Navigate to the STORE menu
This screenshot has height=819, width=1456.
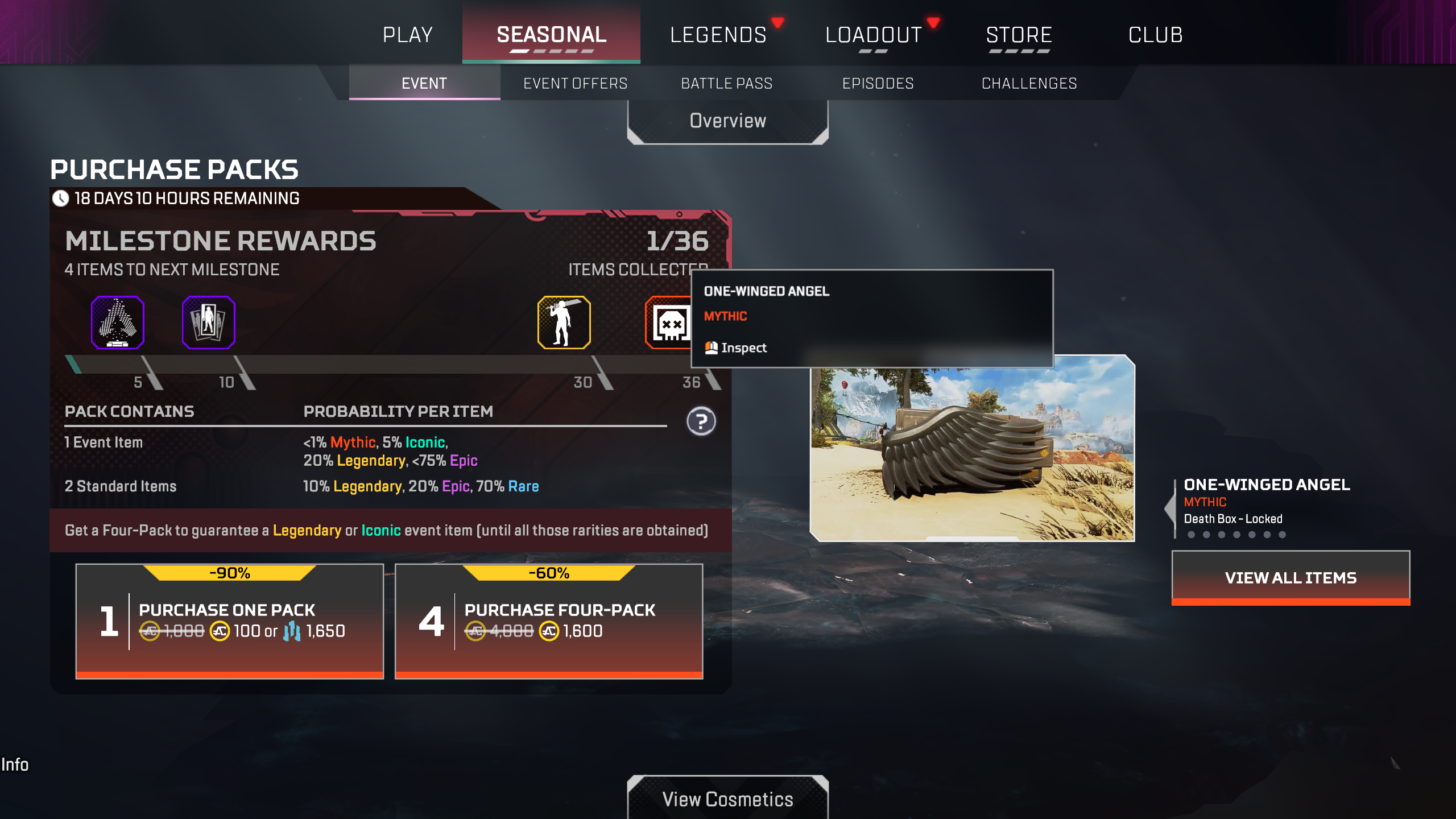pos(1019,34)
